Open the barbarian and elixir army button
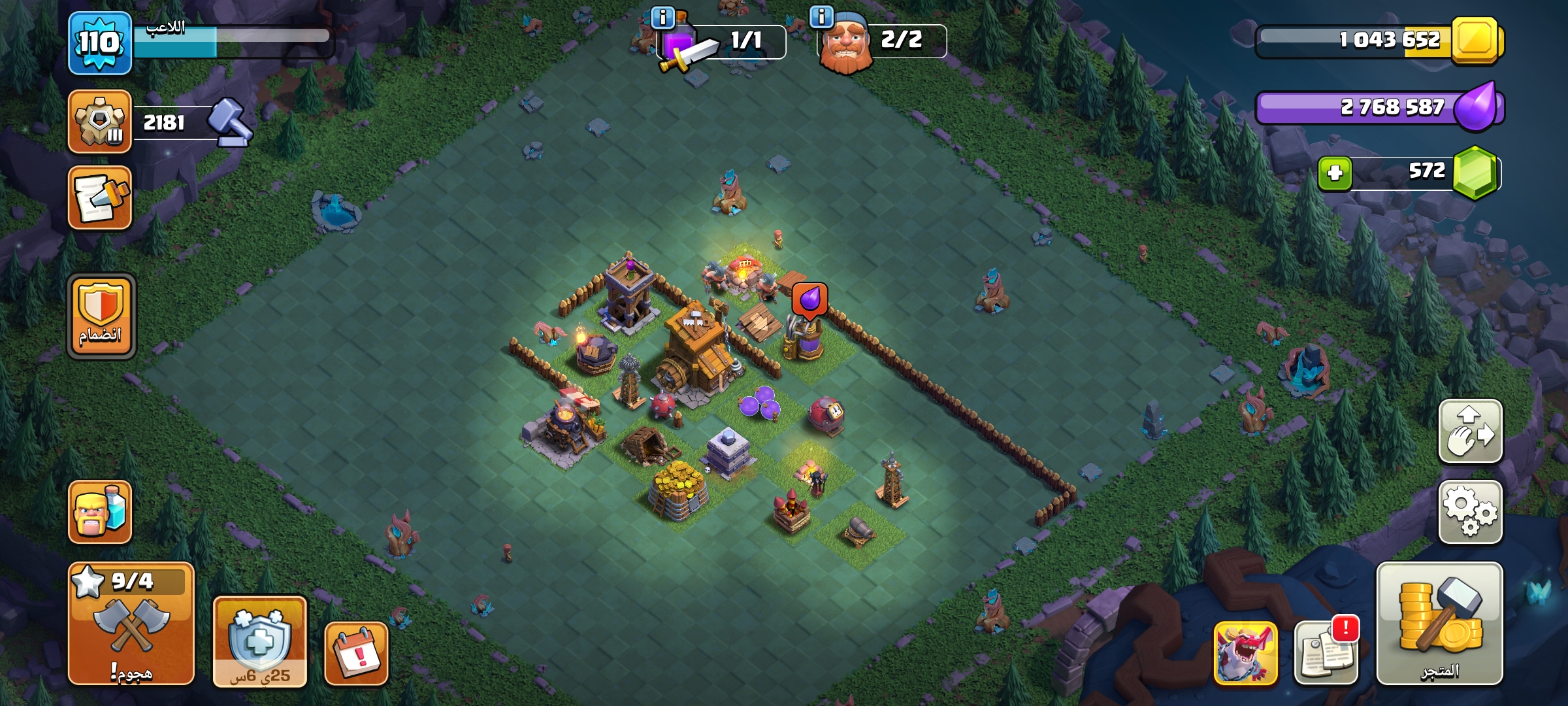This screenshot has height=706, width=1568. pyautogui.click(x=100, y=512)
